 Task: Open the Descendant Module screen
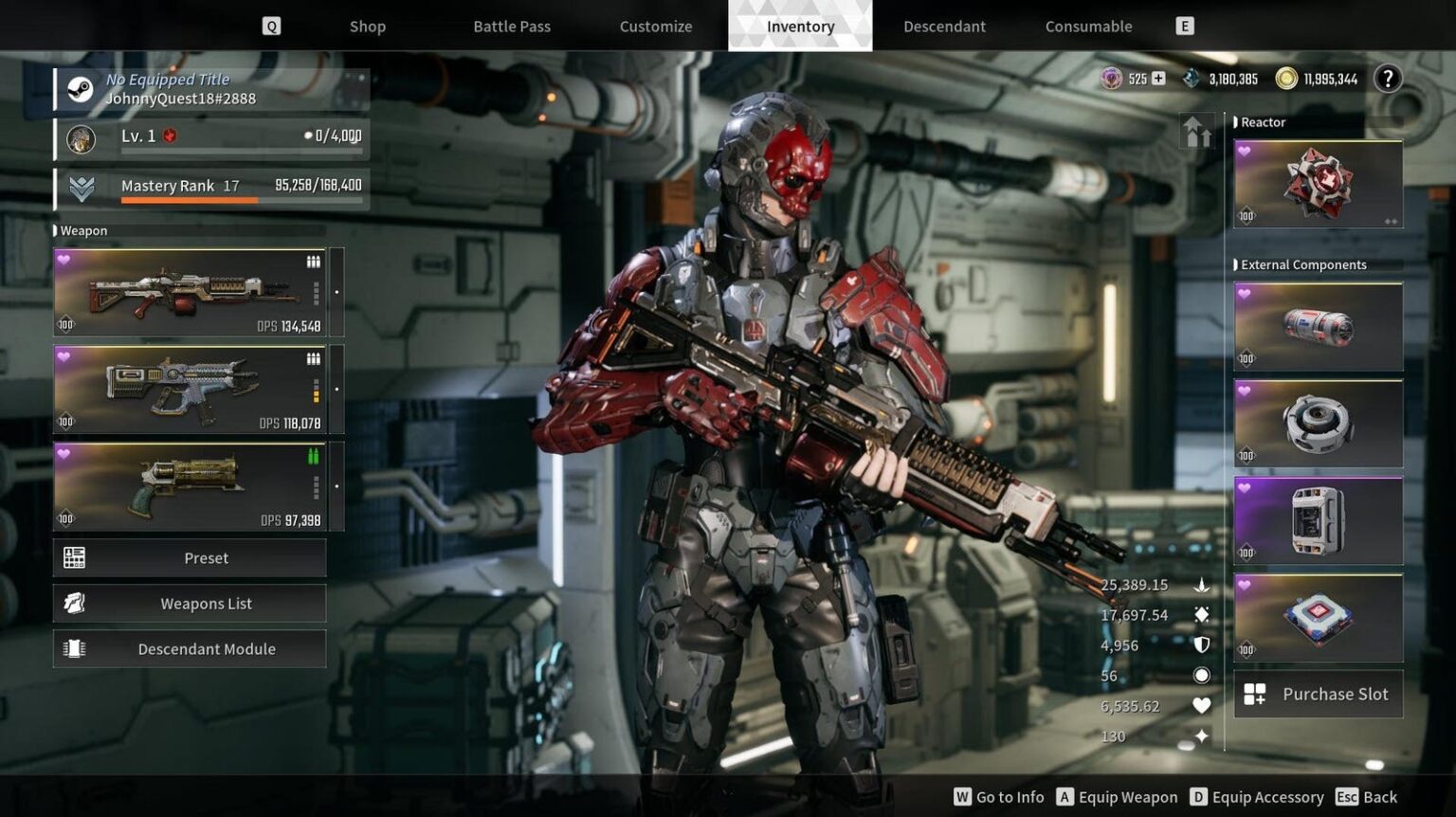190,649
